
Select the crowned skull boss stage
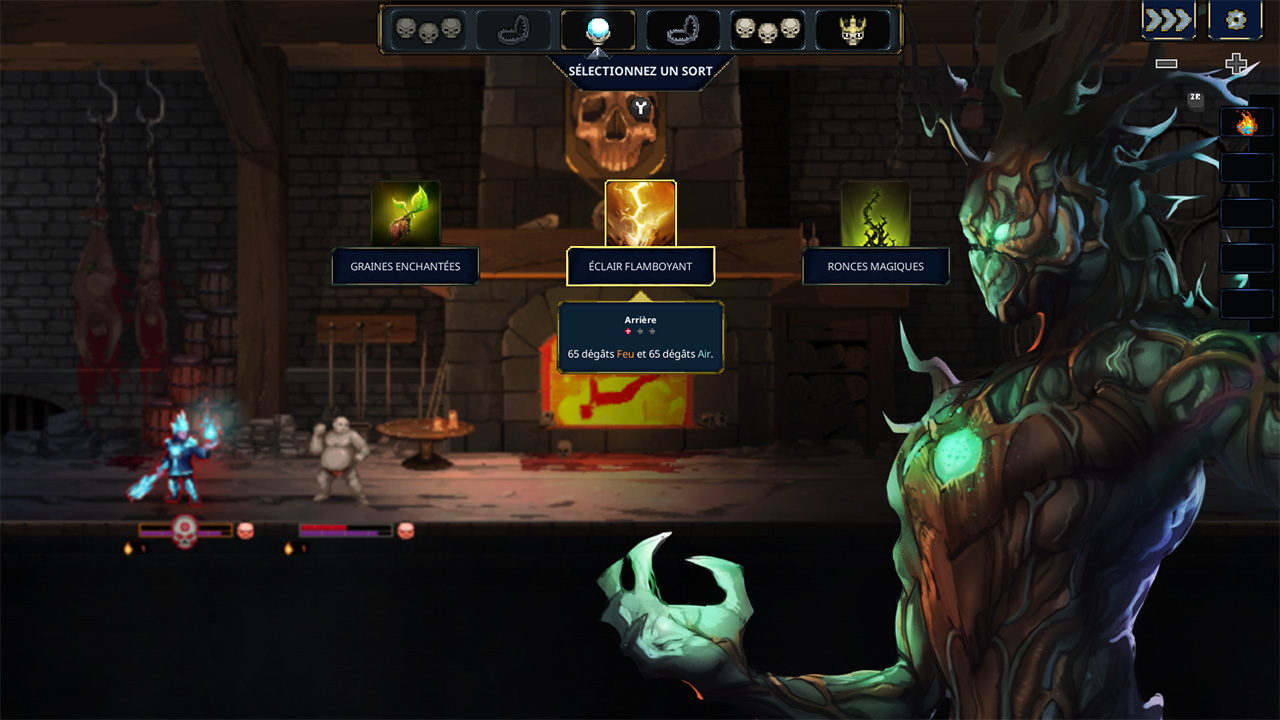[852, 30]
